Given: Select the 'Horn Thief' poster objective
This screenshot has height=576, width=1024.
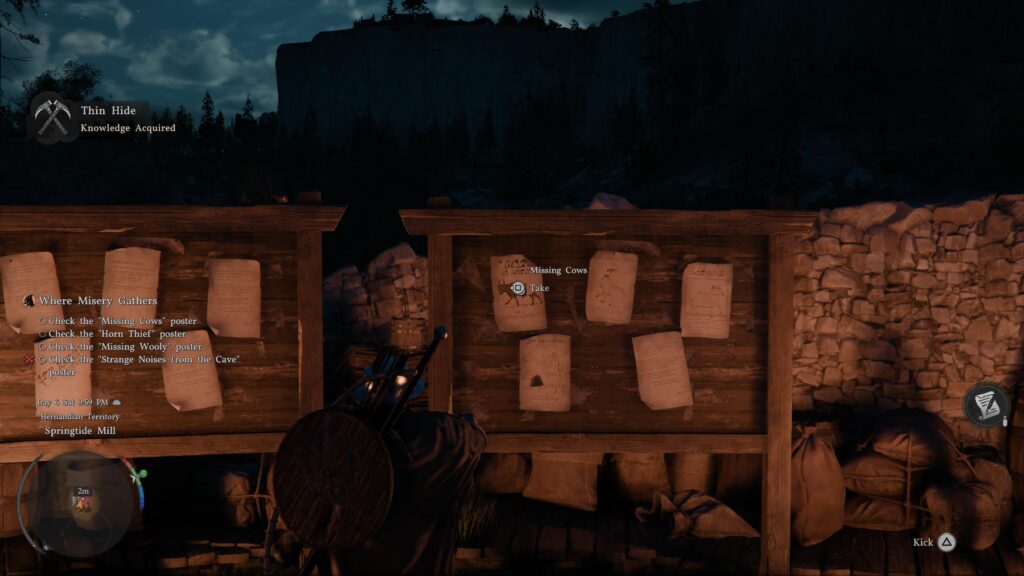Looking at the screenshot, I should [x=117, y=333].
